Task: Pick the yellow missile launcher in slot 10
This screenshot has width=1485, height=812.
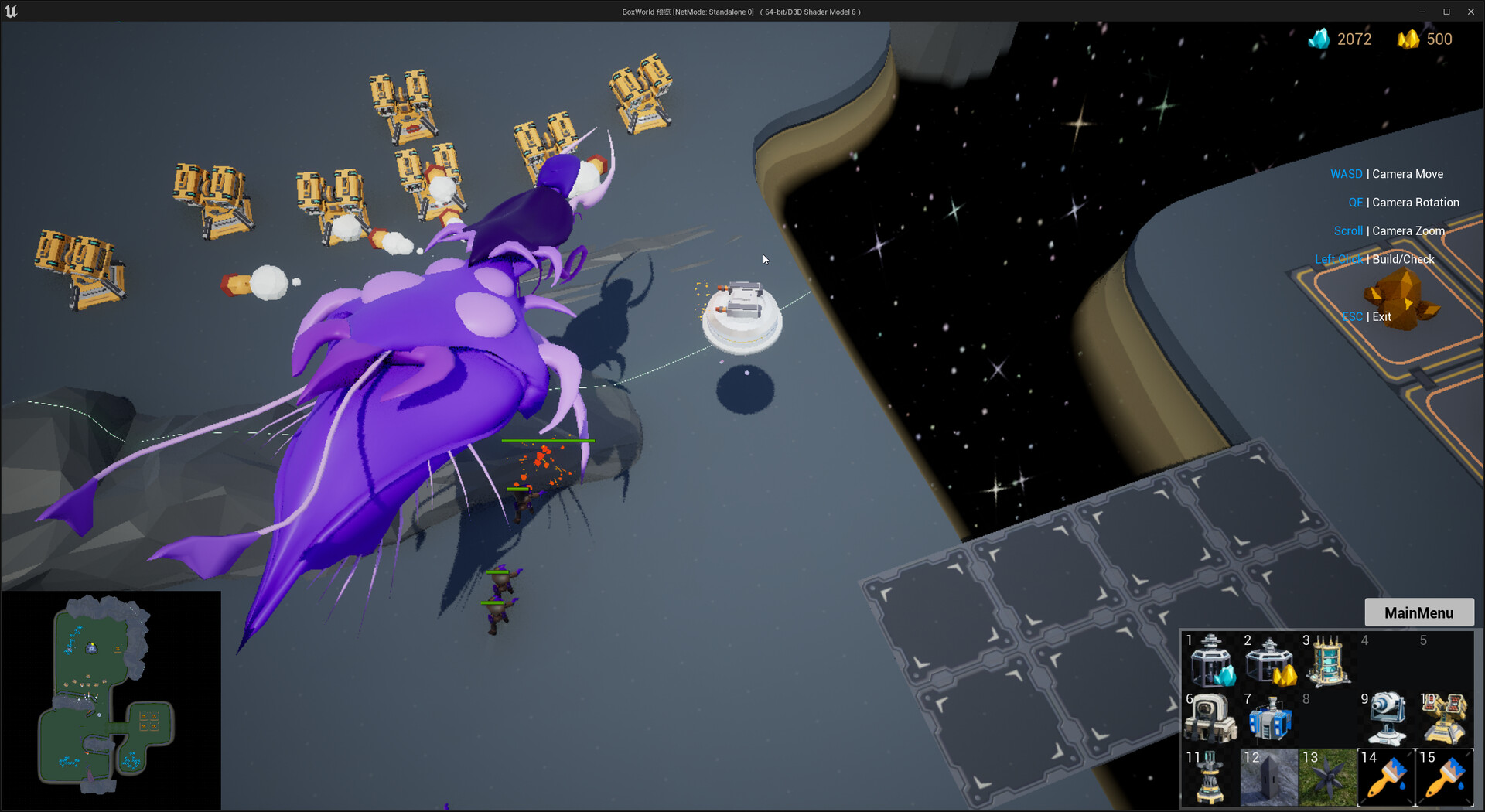Action: (x=1445, y=719)
